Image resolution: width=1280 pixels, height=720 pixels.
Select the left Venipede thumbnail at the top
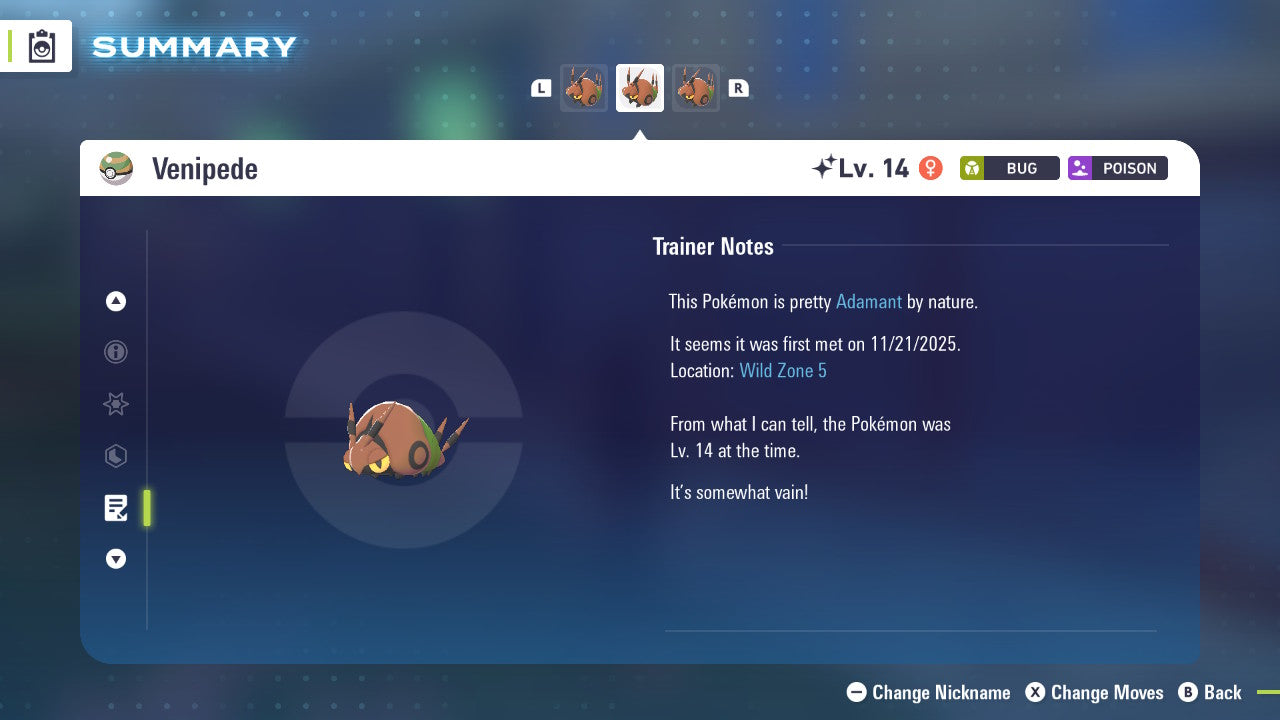pyautogui.click(x=584, y=87)
